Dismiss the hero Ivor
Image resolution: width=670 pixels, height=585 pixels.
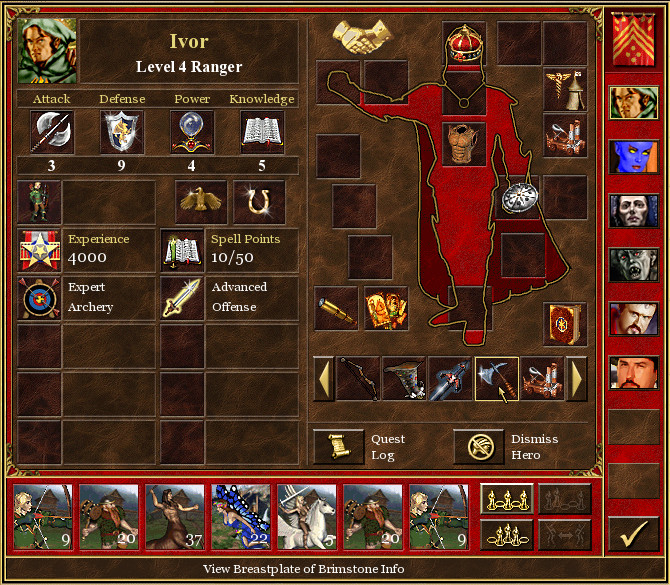[x=478, y=447]
